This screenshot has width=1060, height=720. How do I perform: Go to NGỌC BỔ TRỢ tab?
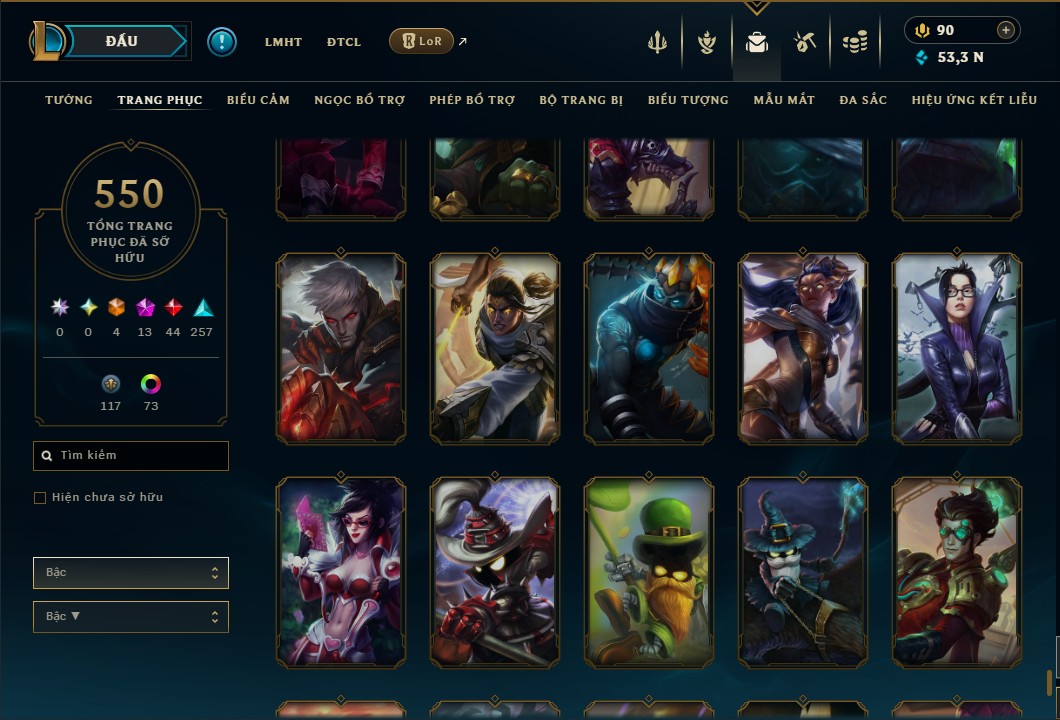coord(359,100)
